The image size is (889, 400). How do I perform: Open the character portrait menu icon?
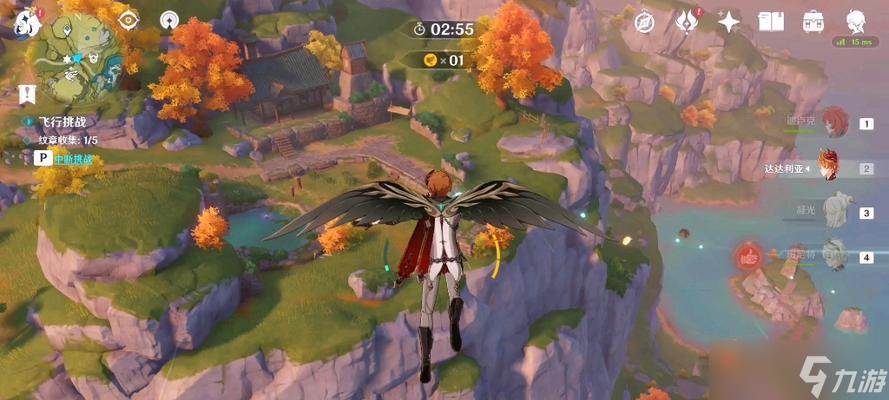pyautogui.click(x=856, y=20)
